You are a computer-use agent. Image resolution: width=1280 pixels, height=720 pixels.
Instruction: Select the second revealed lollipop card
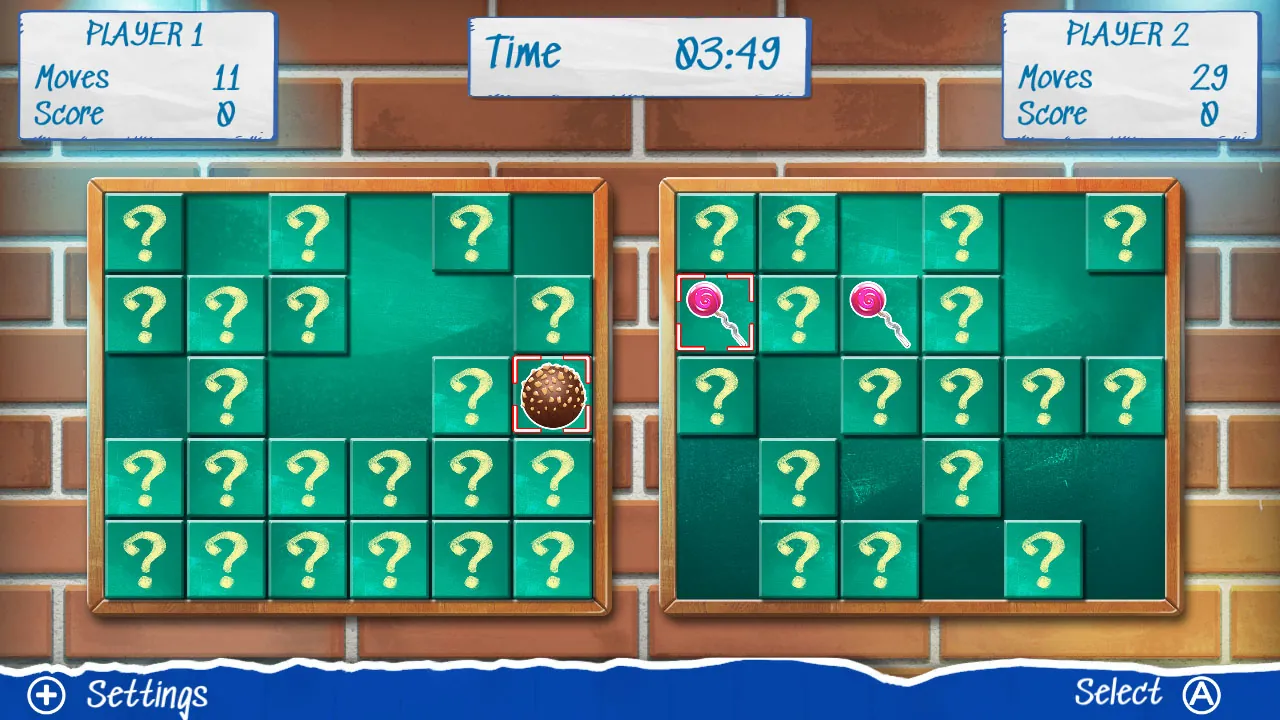point(880,312)
